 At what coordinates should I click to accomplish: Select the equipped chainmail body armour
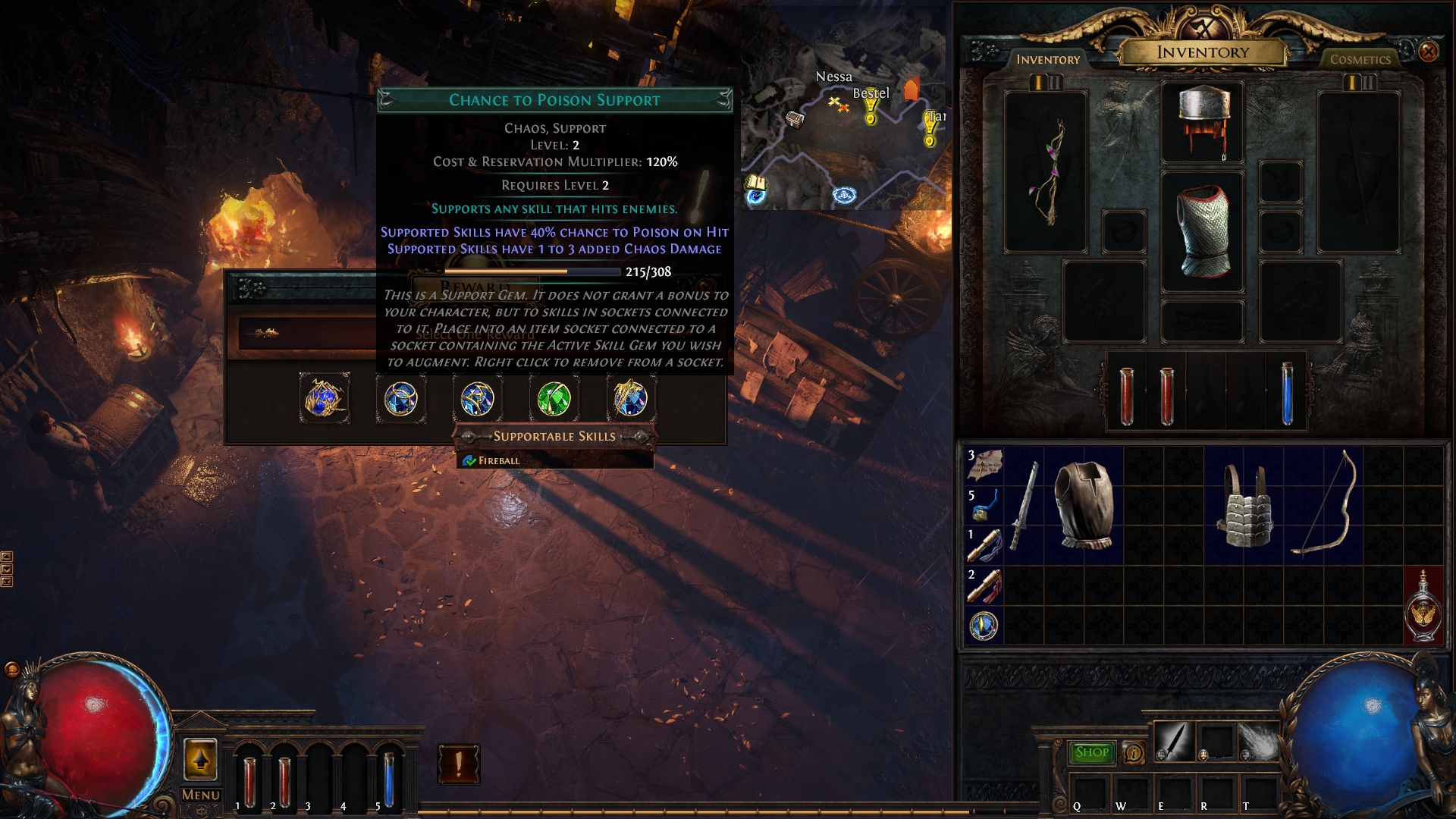tap(1203, 231)
